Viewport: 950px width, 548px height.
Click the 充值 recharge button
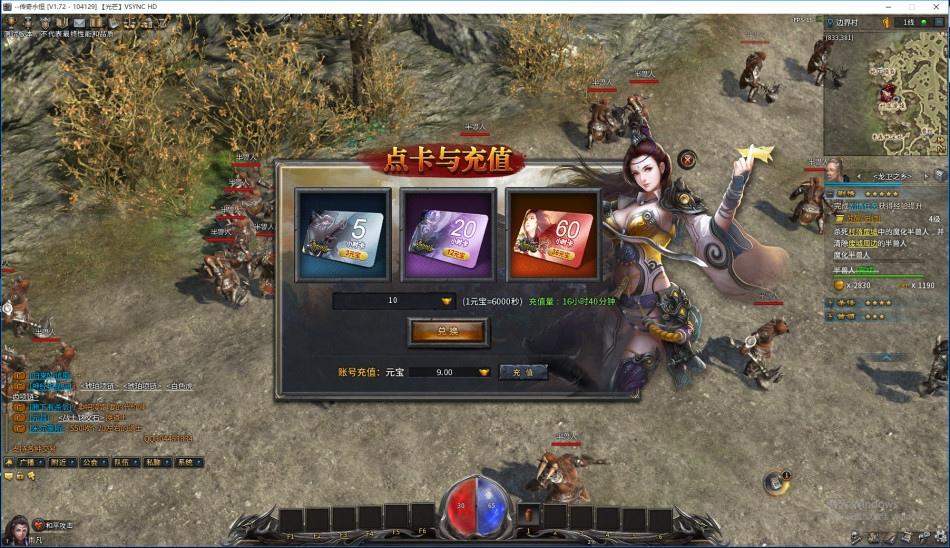click(x=523, y=372)
